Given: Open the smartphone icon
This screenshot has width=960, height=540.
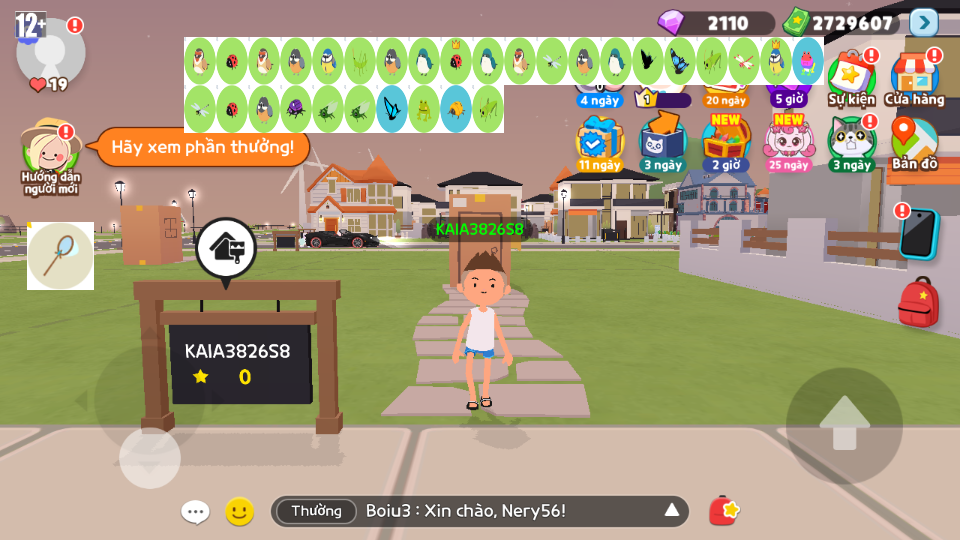Looking at the screenshot, I should 918,234.
